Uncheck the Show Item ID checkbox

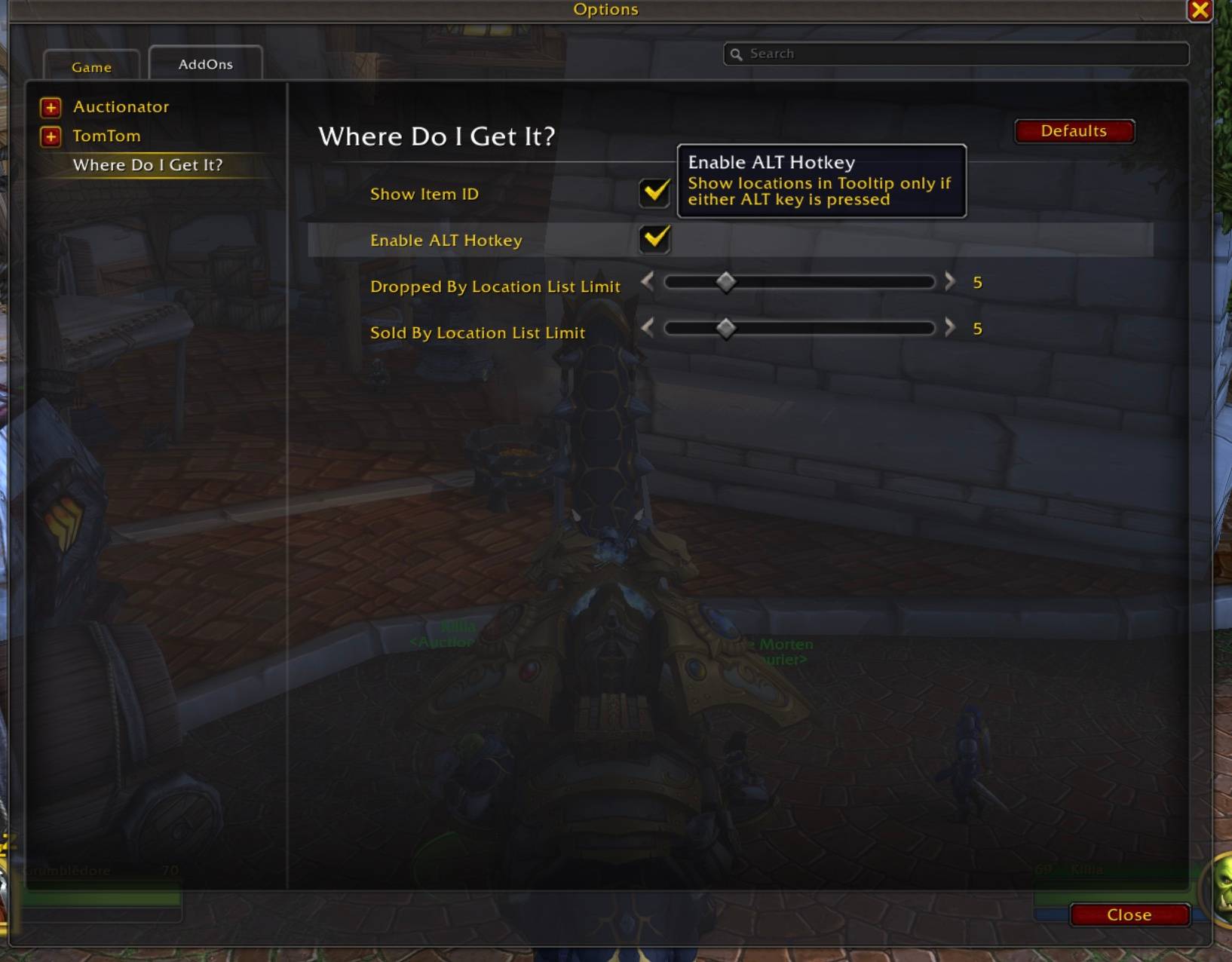(x=654, y=193)
